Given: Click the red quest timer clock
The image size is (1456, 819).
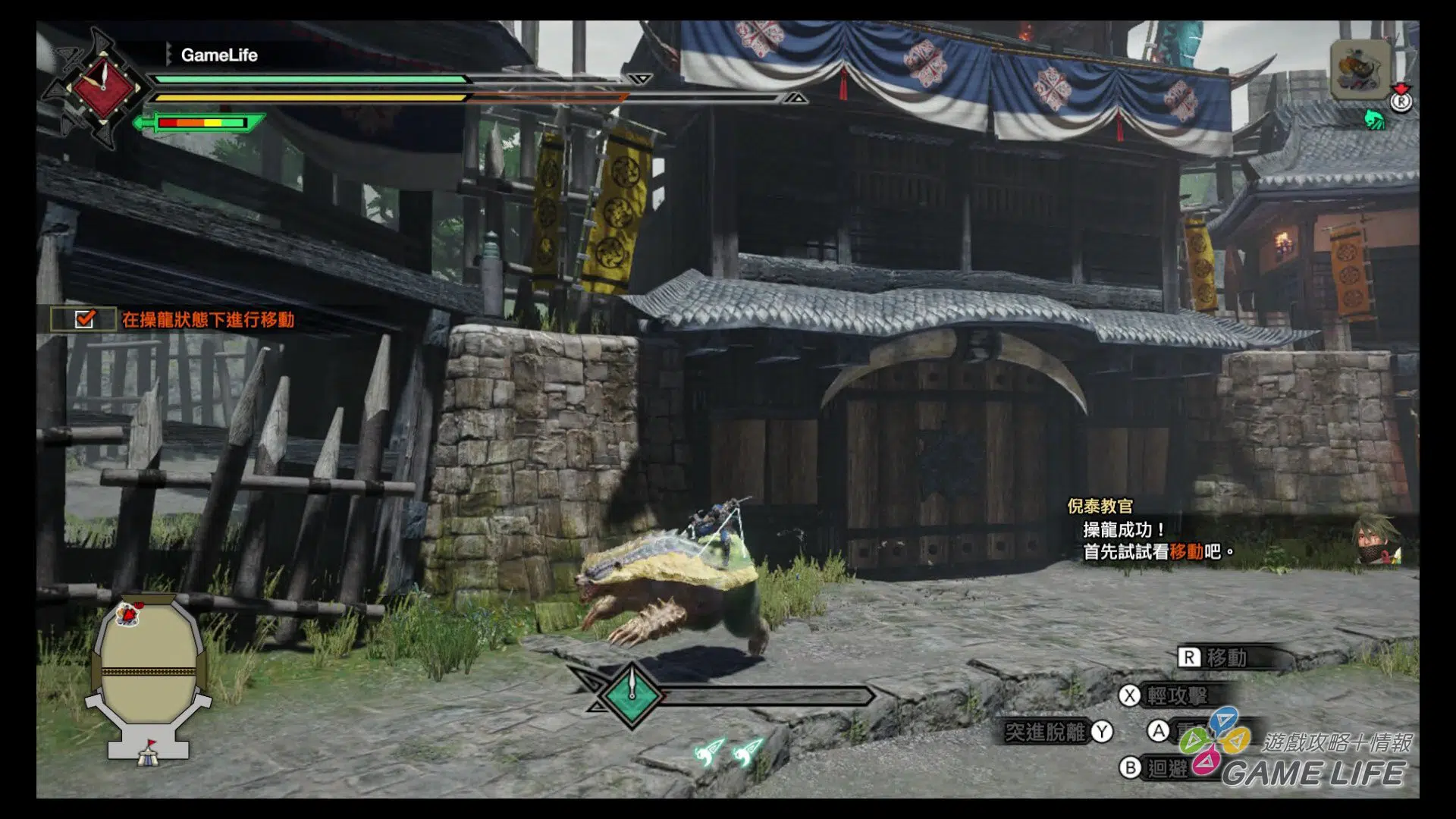Looking at the screenshot, I should [102, 86].
